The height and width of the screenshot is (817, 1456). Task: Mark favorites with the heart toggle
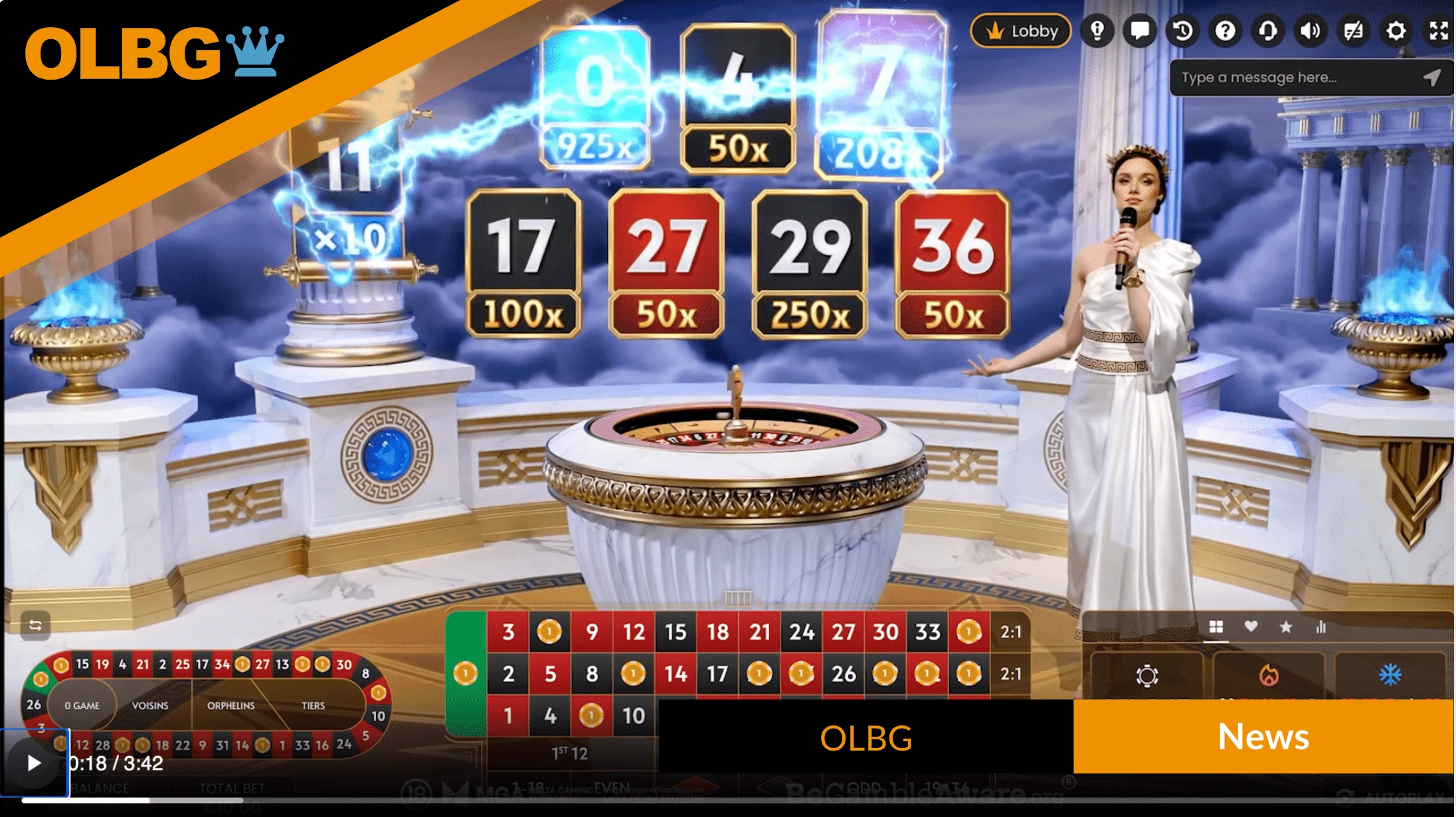[1252, 626]
